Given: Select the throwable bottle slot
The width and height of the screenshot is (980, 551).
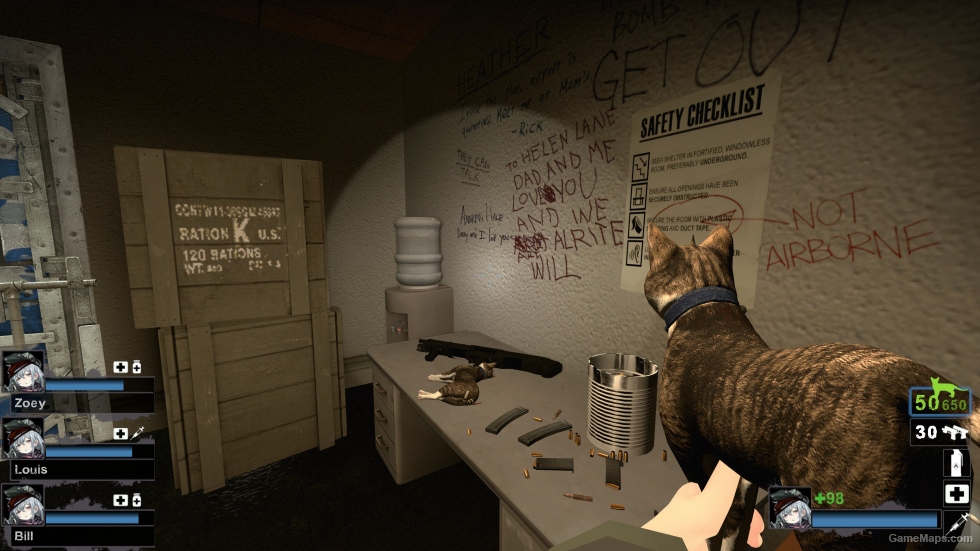Looking at the screenshot, I should point(957,463).
